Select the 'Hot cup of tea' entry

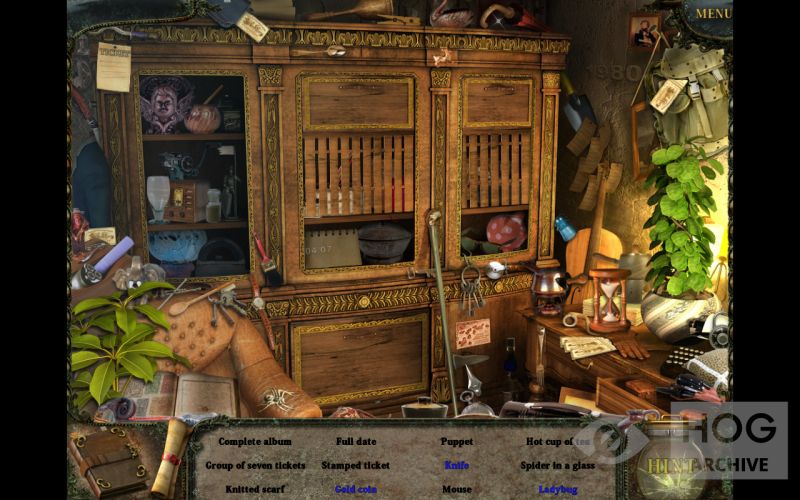click(558, 441)
